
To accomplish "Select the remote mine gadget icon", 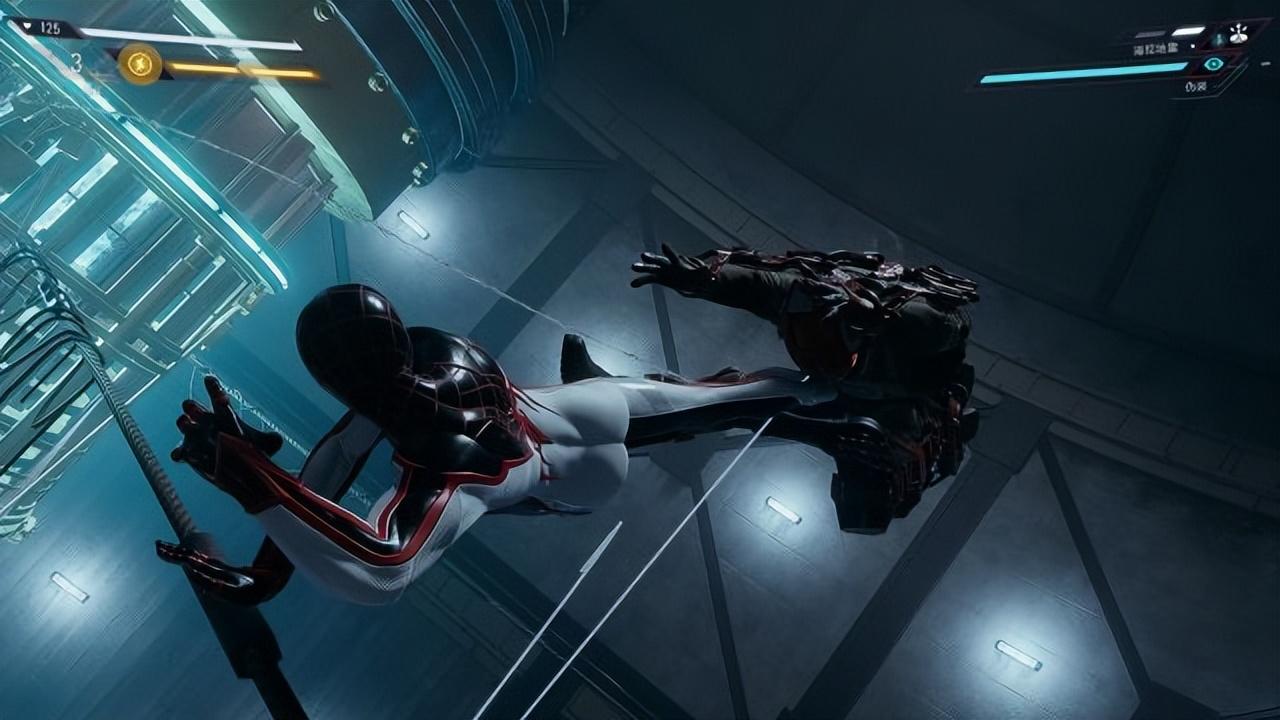I will [1238, 34].
